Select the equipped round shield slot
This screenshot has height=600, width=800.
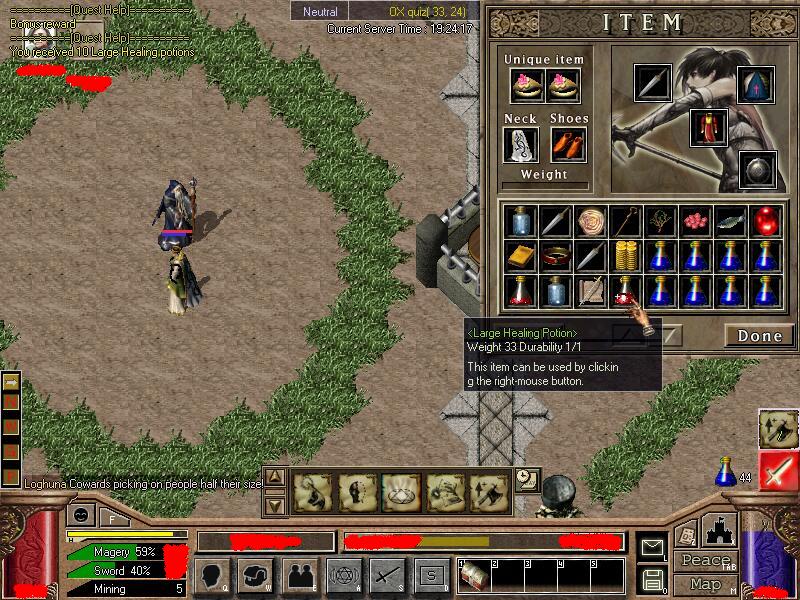coord(757,169)
